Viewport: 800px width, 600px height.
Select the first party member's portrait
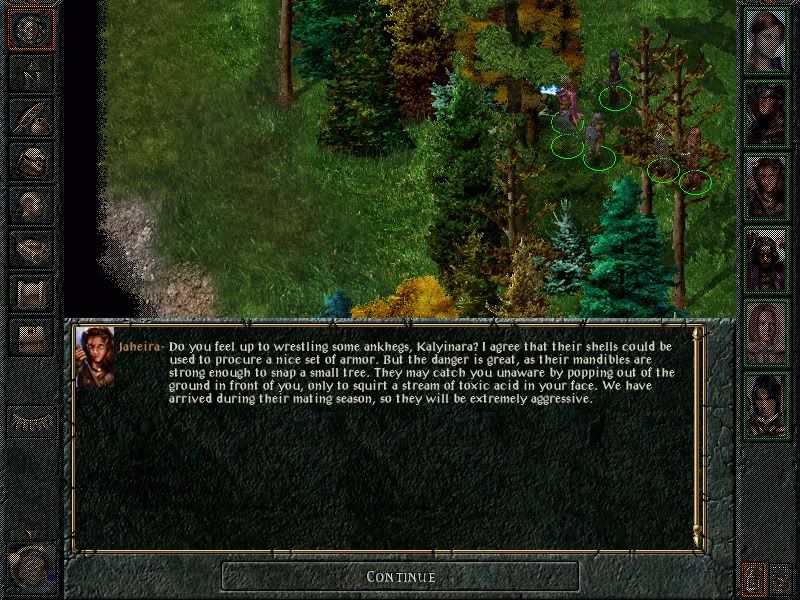coord(767,42)
